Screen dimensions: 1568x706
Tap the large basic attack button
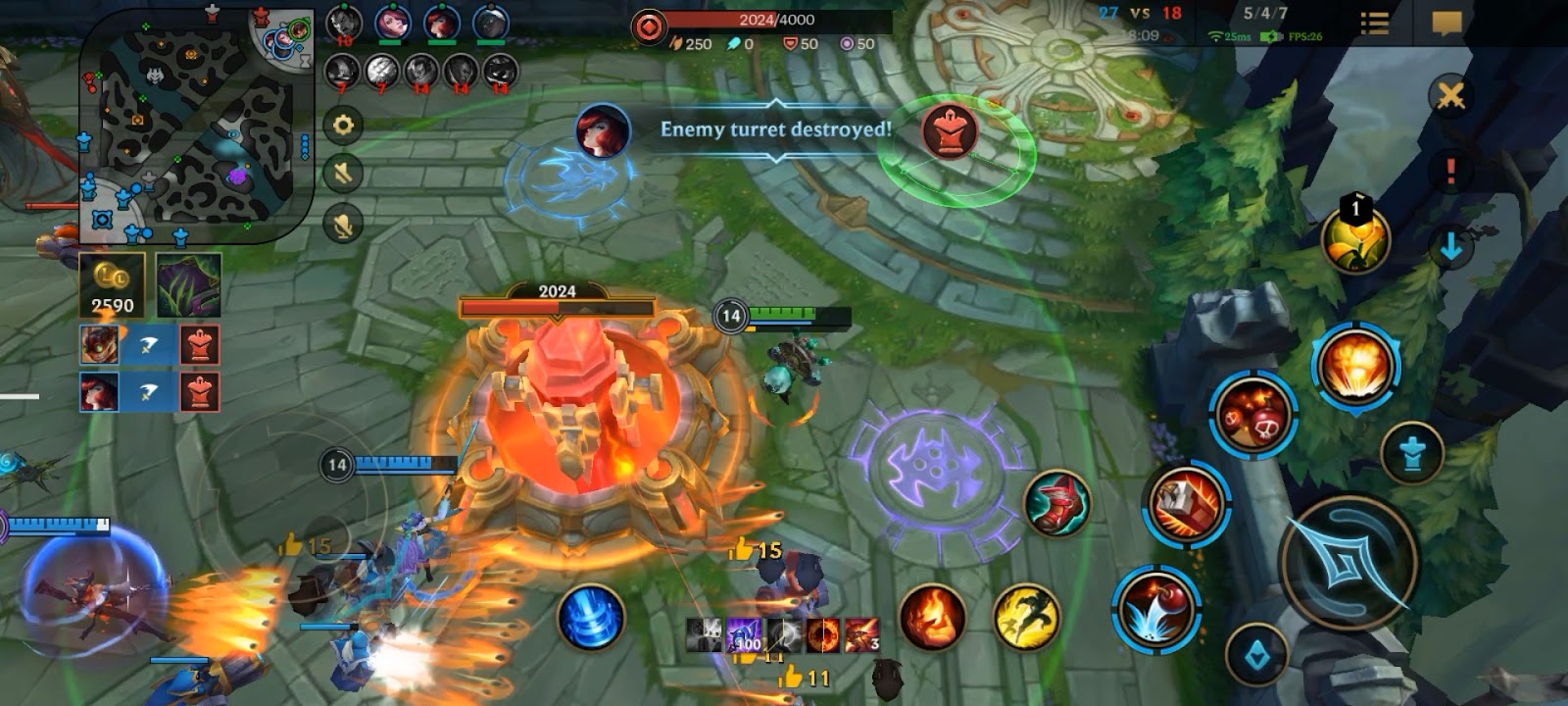coord(1348,563)
